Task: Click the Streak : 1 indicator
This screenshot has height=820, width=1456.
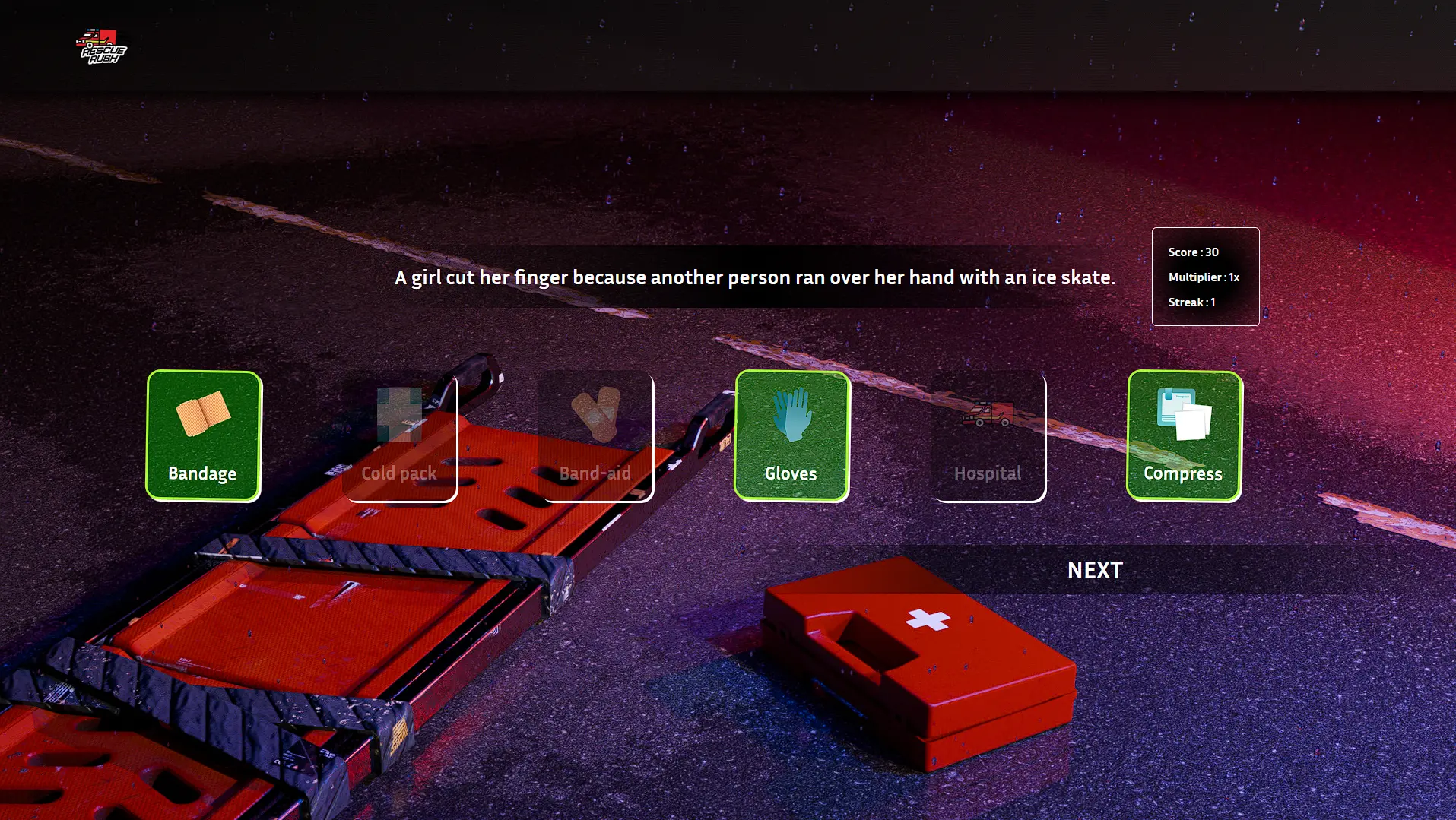Action: (x=1191, y=302)
